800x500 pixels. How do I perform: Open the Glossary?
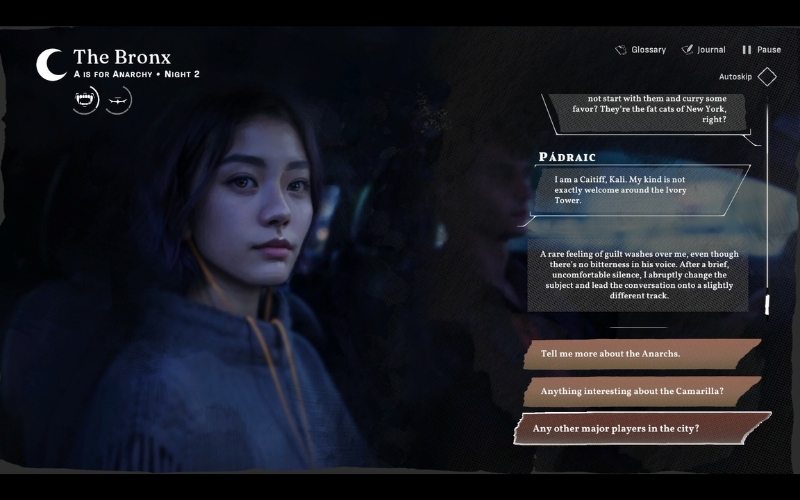(x=641, y=50)
